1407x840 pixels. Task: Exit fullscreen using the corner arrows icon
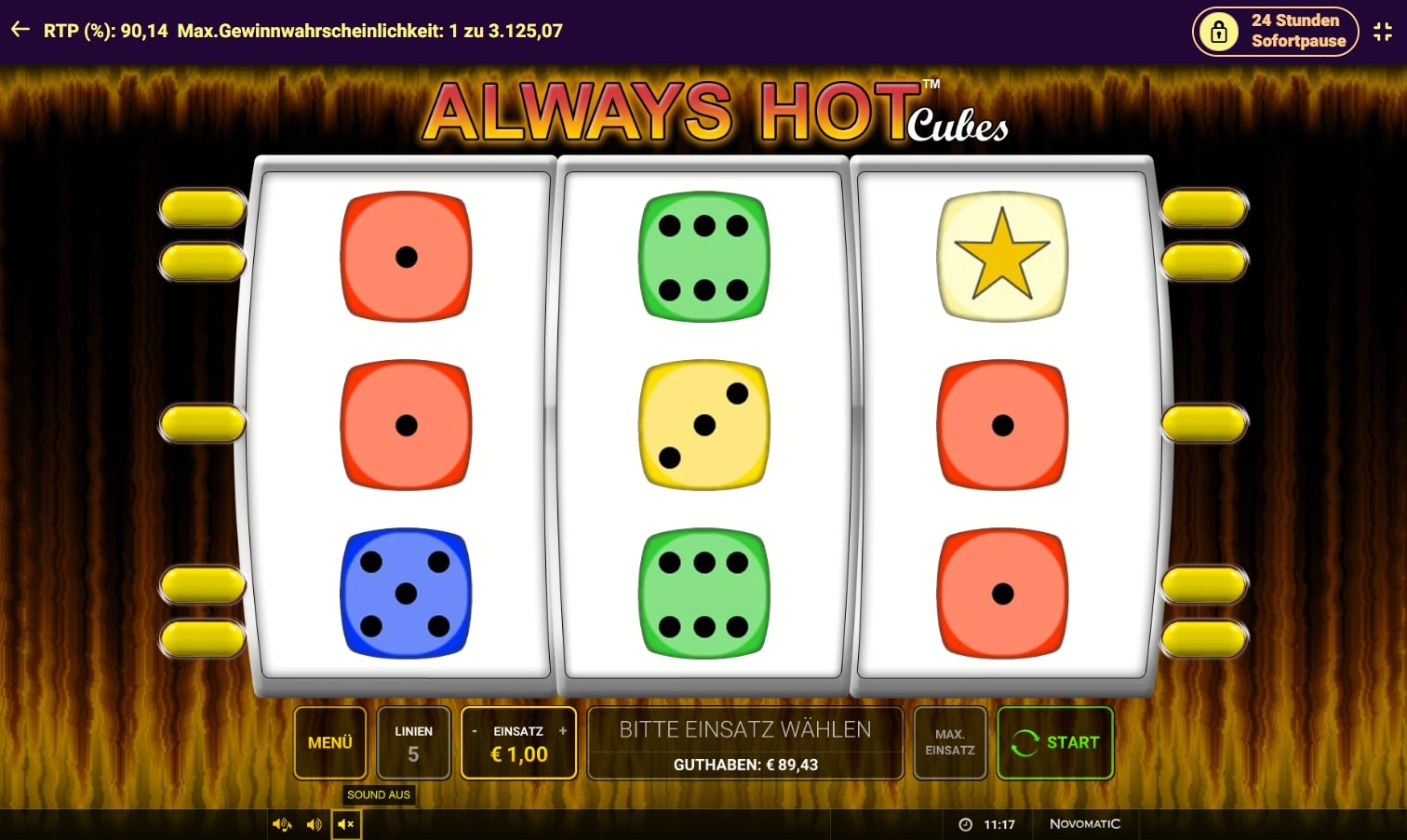pyautogui.click(x=1383, y=31)
